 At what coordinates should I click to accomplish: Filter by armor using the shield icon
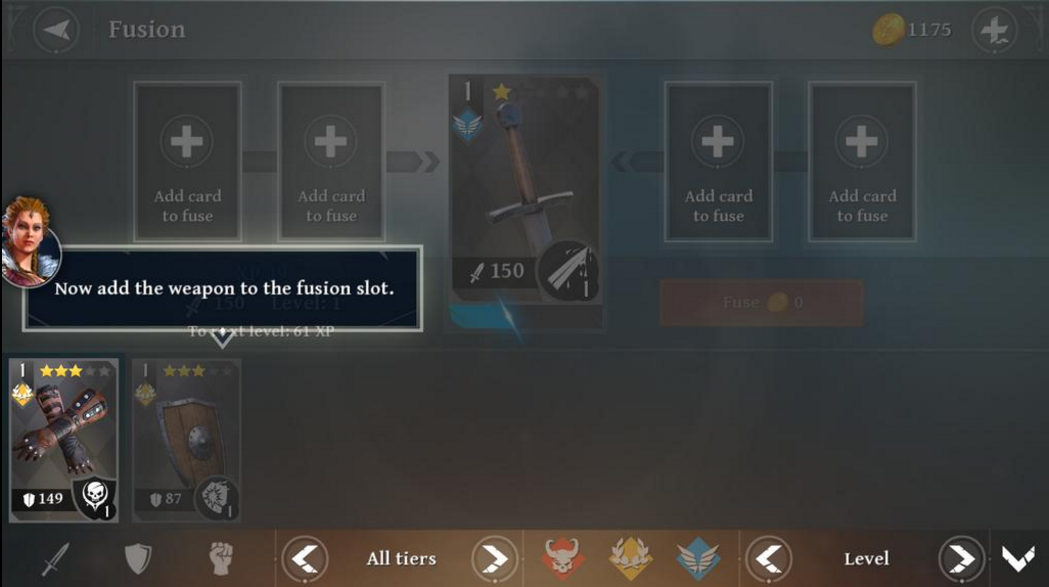137,558
